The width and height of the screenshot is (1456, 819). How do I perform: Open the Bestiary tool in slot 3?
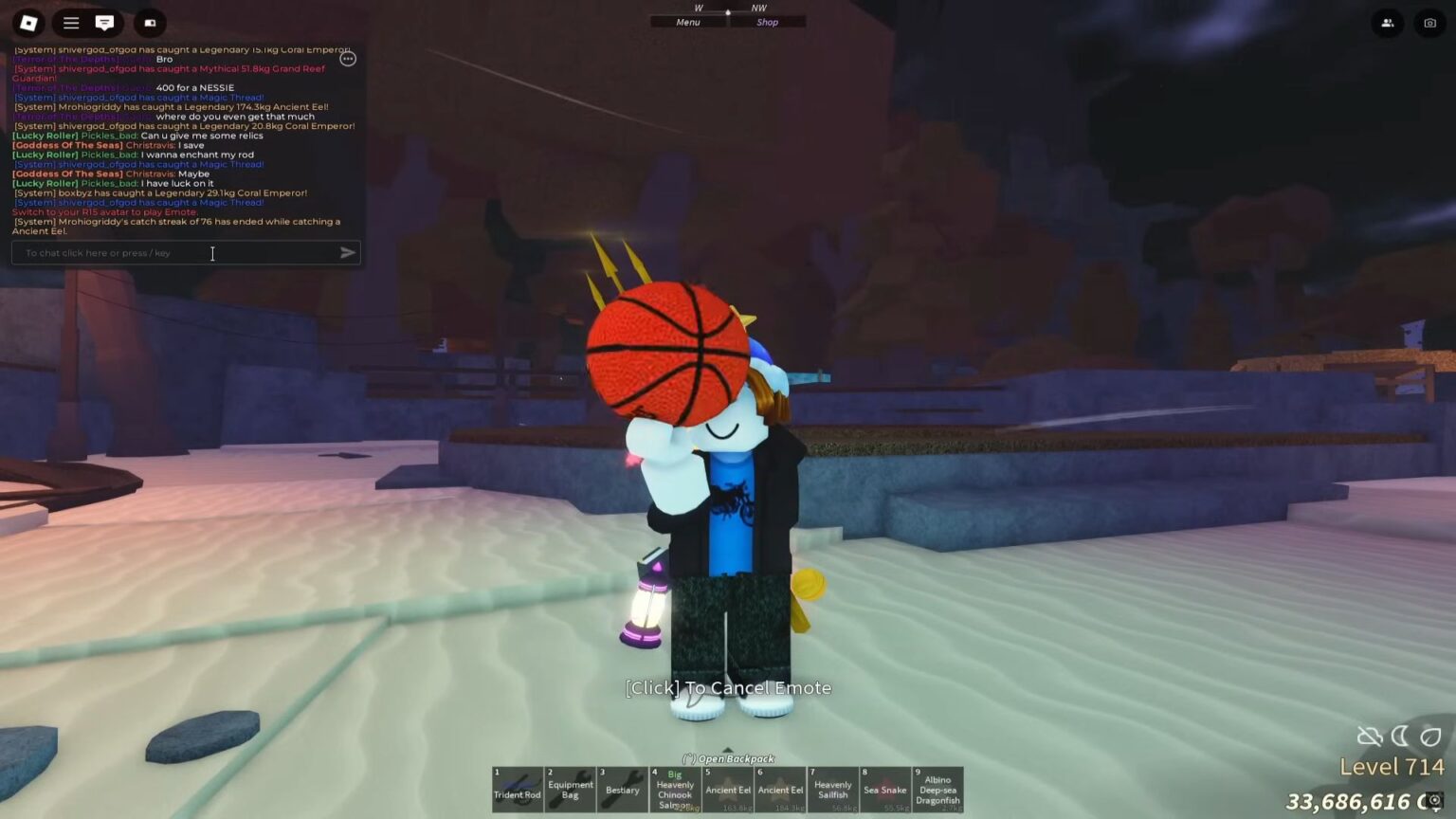pyautogui.click(x=622, y=789)
